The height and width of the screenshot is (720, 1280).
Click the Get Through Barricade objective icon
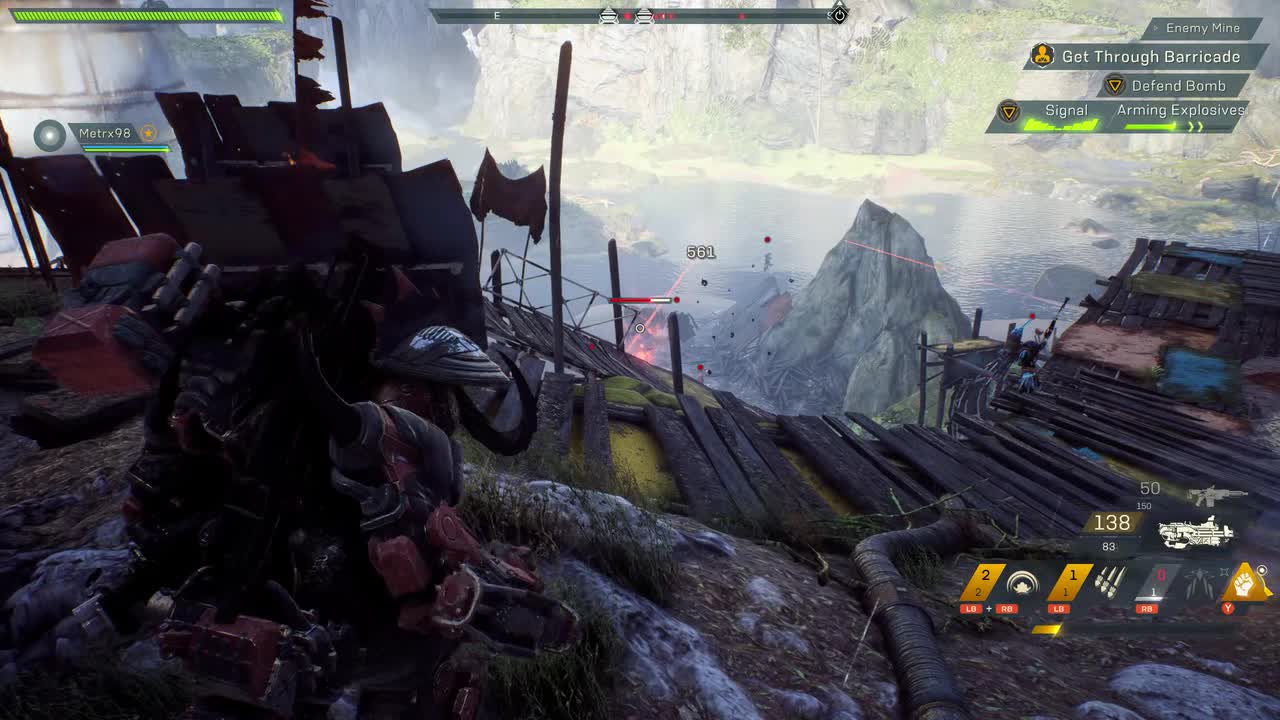(x=1043, y=56)
